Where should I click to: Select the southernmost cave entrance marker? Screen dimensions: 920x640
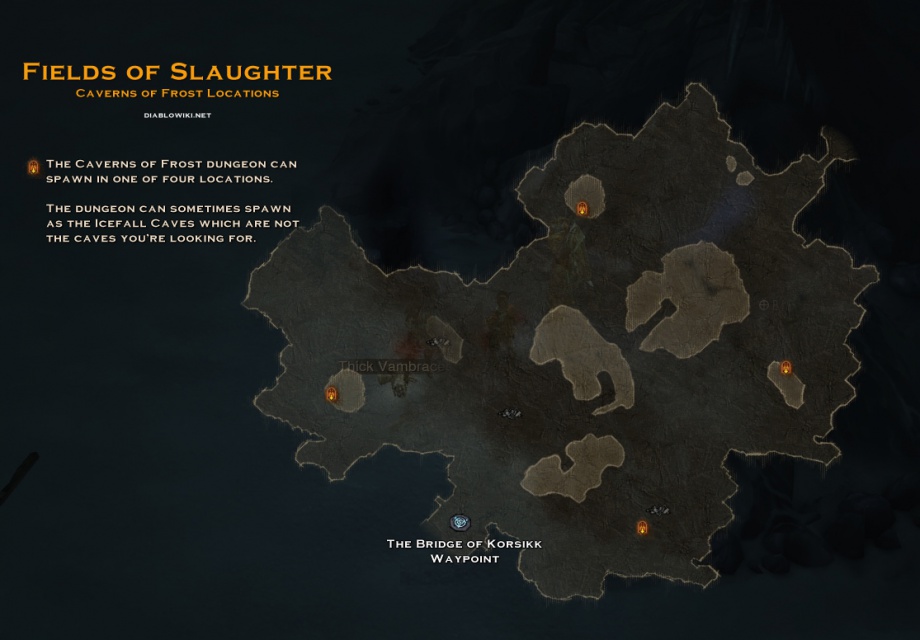(642, 527)
